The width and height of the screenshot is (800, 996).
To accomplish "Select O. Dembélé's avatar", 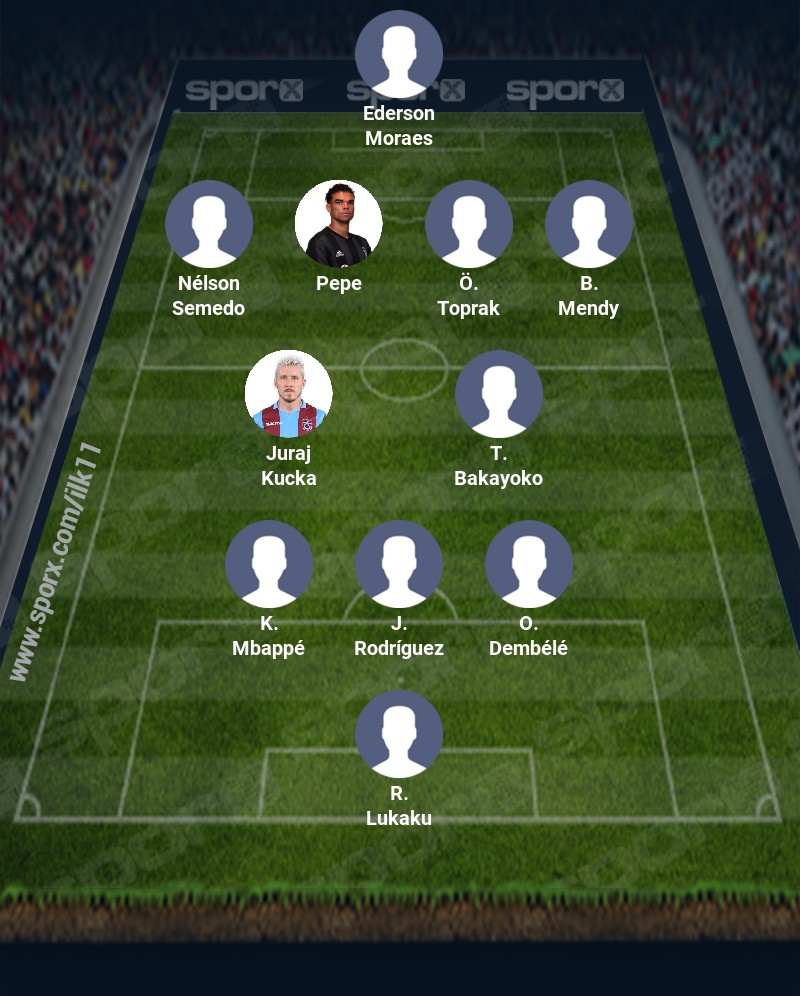I will pyautogui.click(x=529, y=564).
